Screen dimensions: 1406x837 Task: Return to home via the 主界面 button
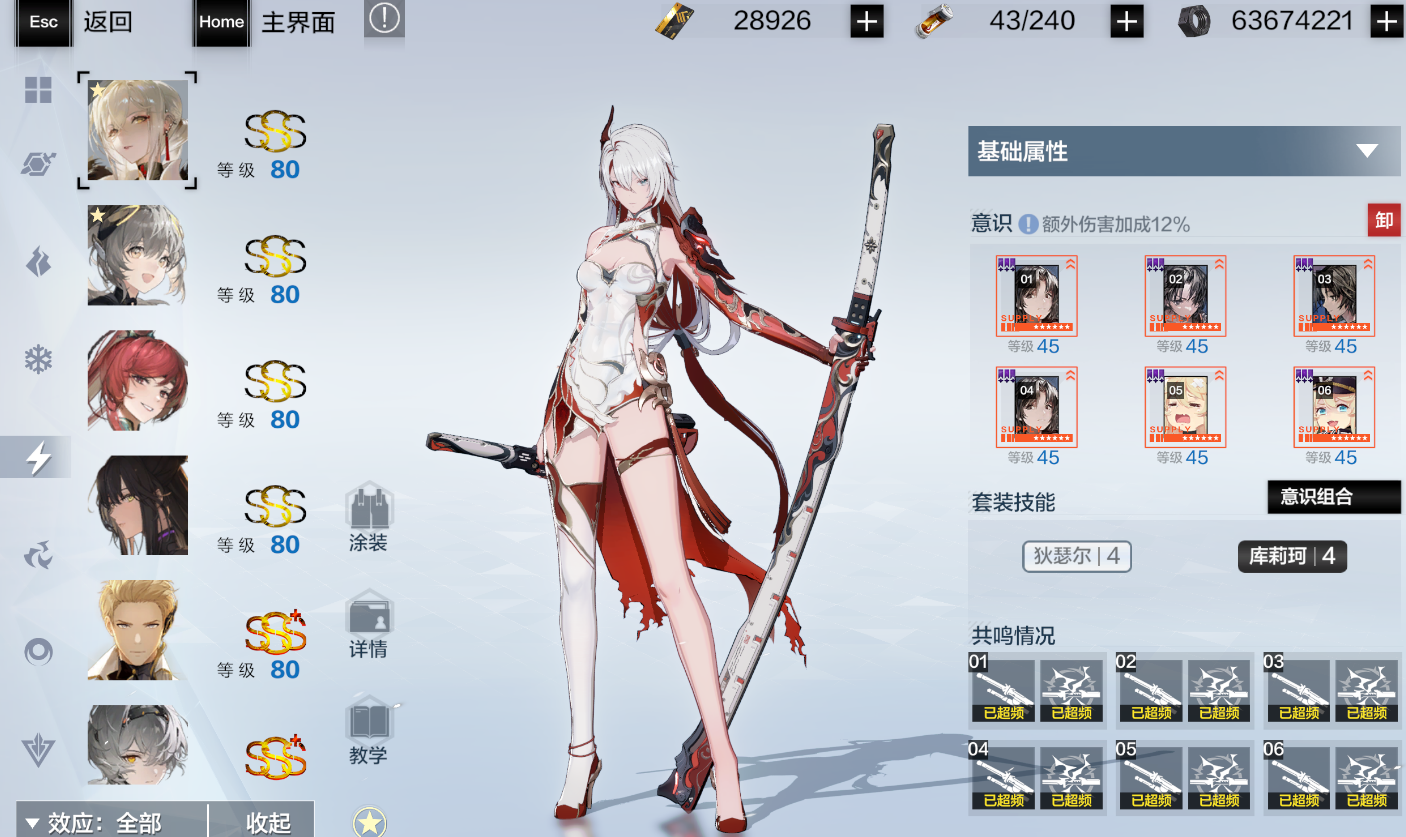(270, 22)
